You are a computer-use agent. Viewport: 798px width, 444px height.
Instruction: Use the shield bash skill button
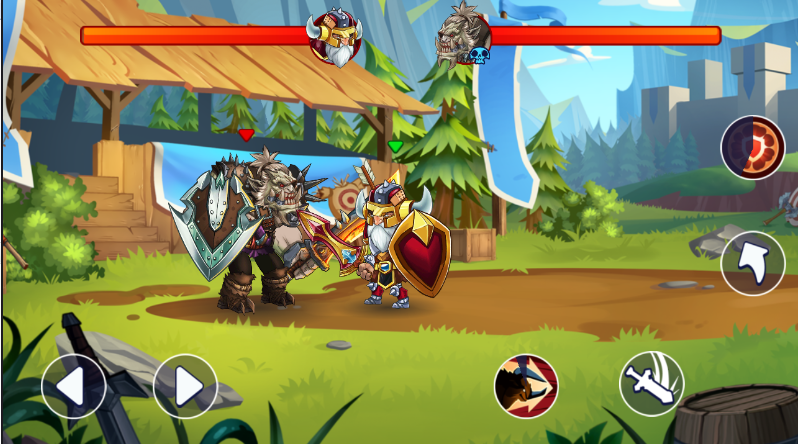(x=526, y=386)
